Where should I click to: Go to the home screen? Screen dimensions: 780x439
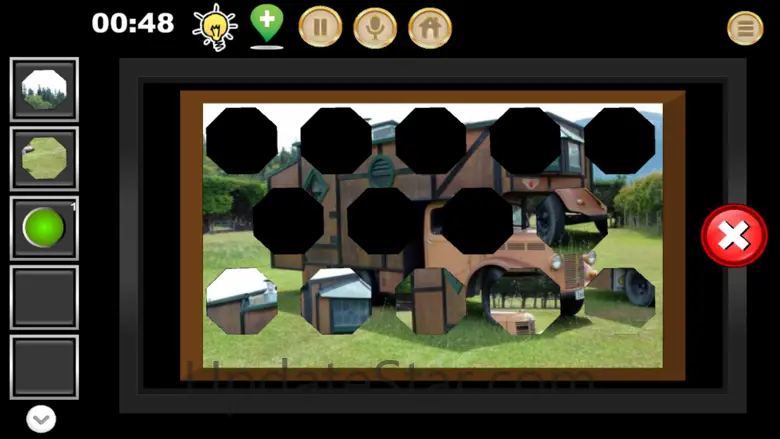[430, 27]
